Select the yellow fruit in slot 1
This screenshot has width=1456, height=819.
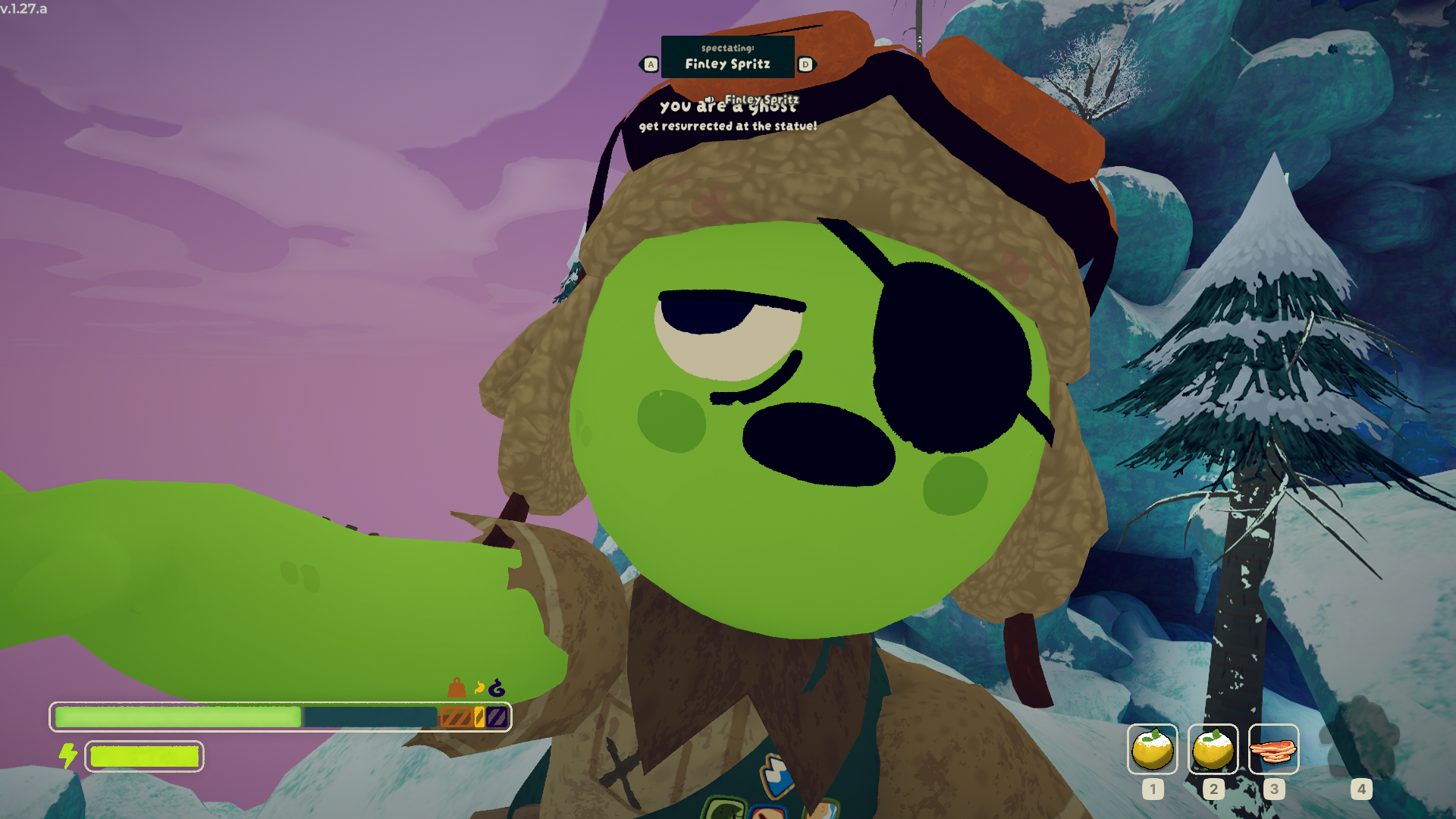pyautogui.click(x=1152, y=749)
